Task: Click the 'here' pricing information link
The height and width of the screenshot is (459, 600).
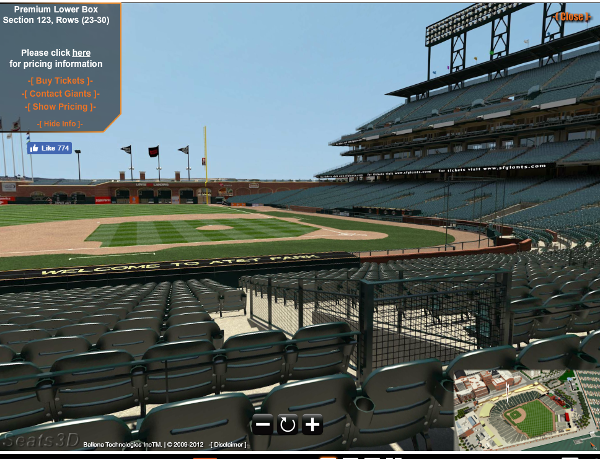Action: pos(81,53)
